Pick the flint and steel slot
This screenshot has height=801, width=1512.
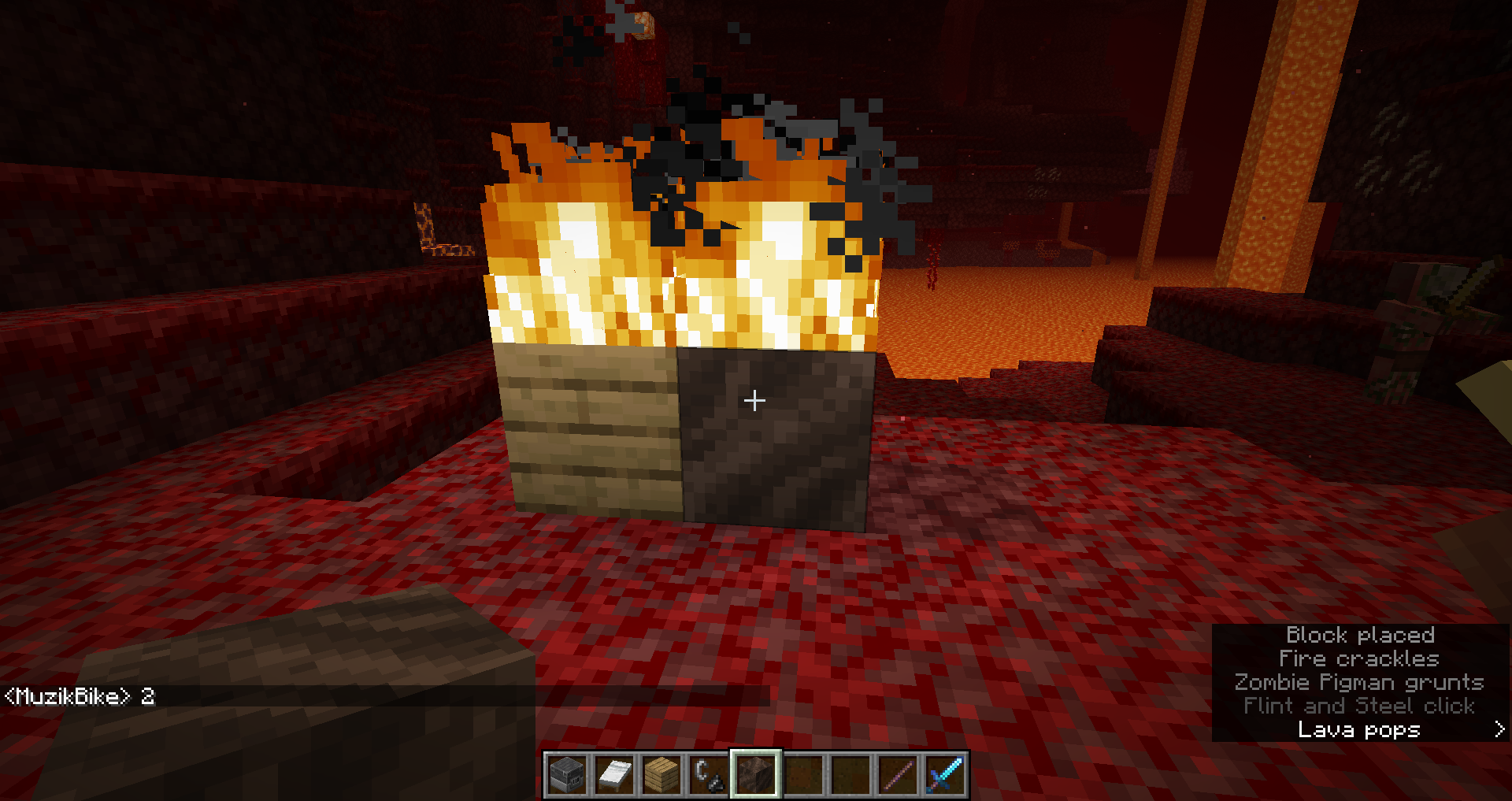(709, 774)
